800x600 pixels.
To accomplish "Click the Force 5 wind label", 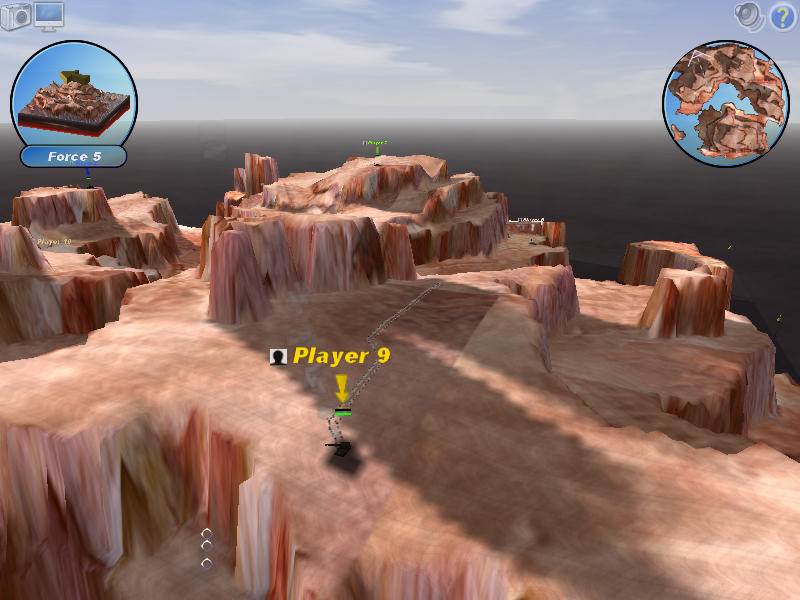I will pyautogui.click(x=74, y=157).
